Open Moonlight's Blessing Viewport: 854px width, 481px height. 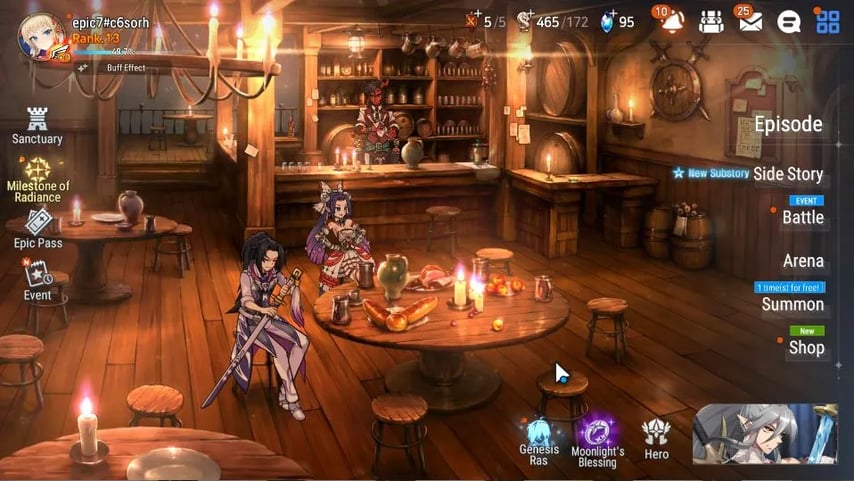tap(598, 438)
